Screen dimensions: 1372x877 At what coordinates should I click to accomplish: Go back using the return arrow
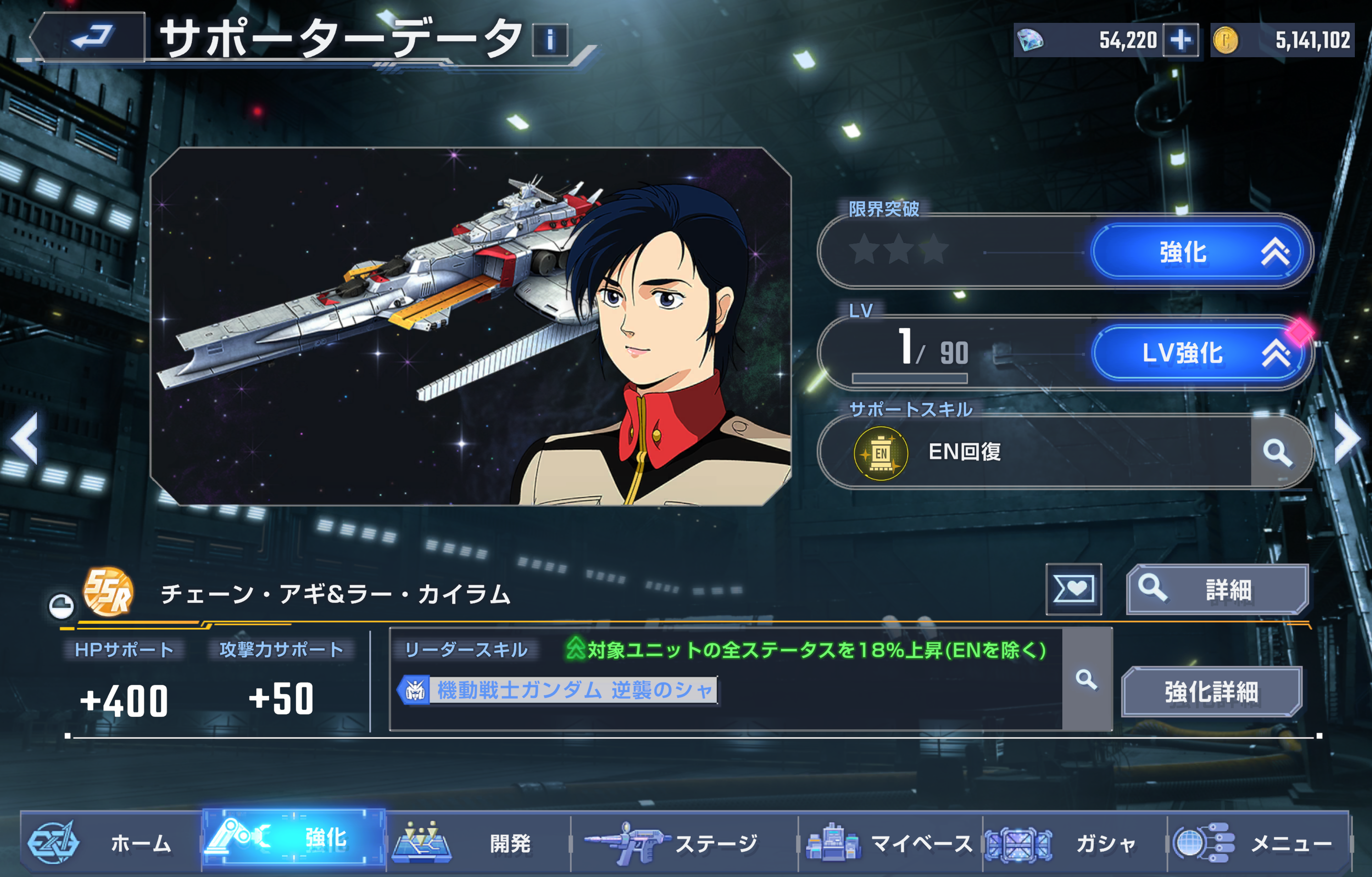[90, 38]
